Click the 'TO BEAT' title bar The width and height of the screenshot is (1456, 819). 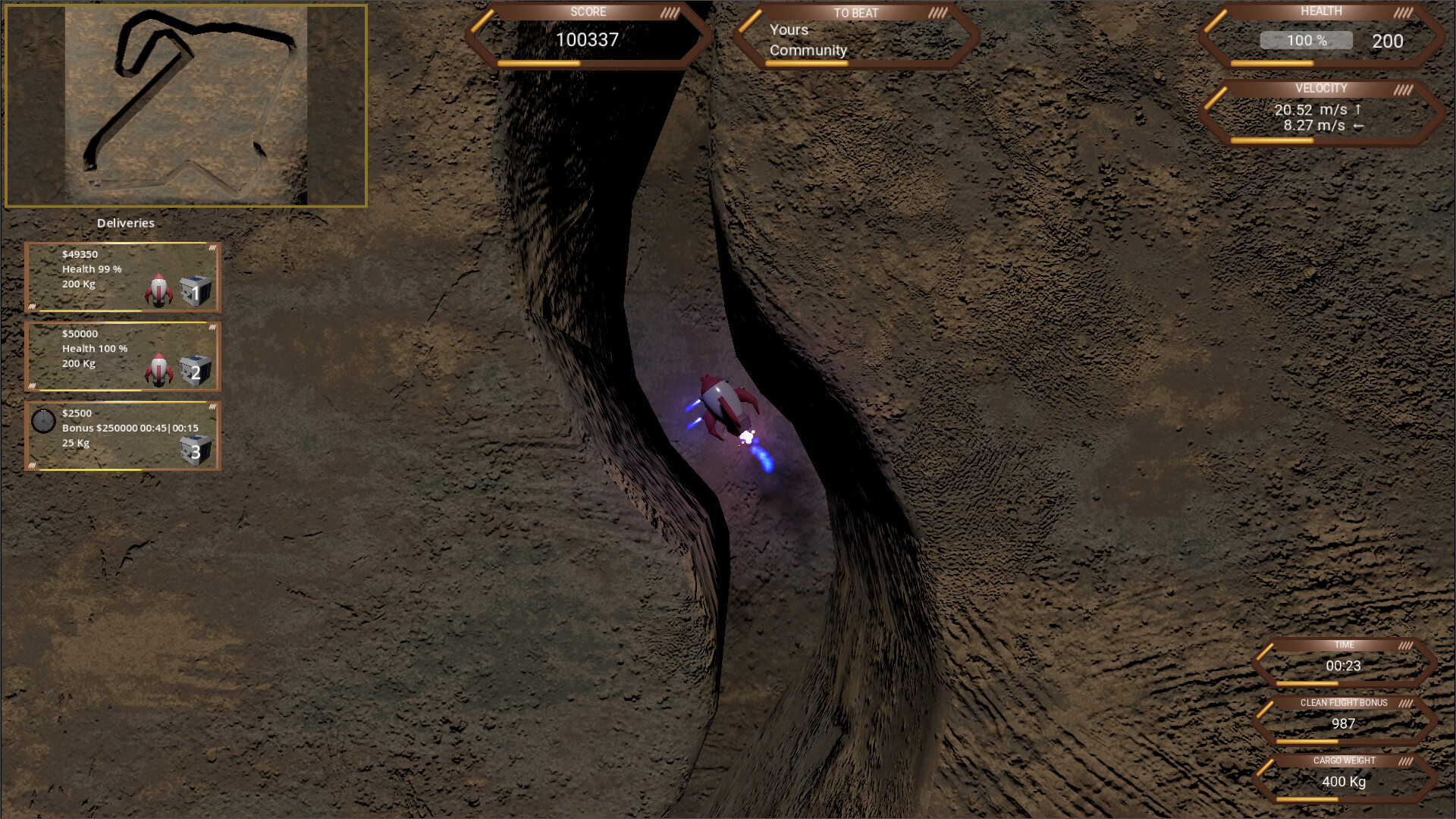855,13
